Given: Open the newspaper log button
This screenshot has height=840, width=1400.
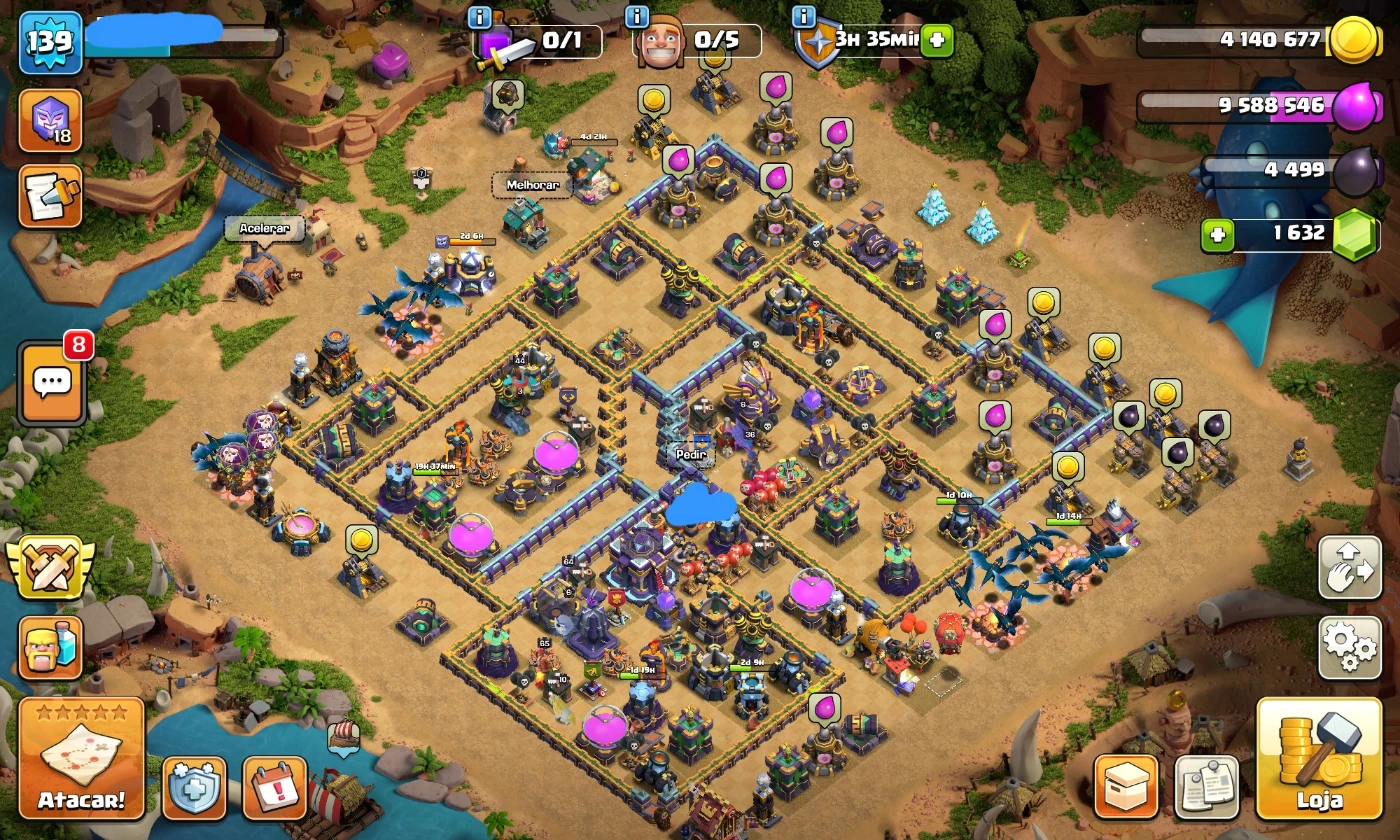Looking at the screenshot, I should 1206,787.
